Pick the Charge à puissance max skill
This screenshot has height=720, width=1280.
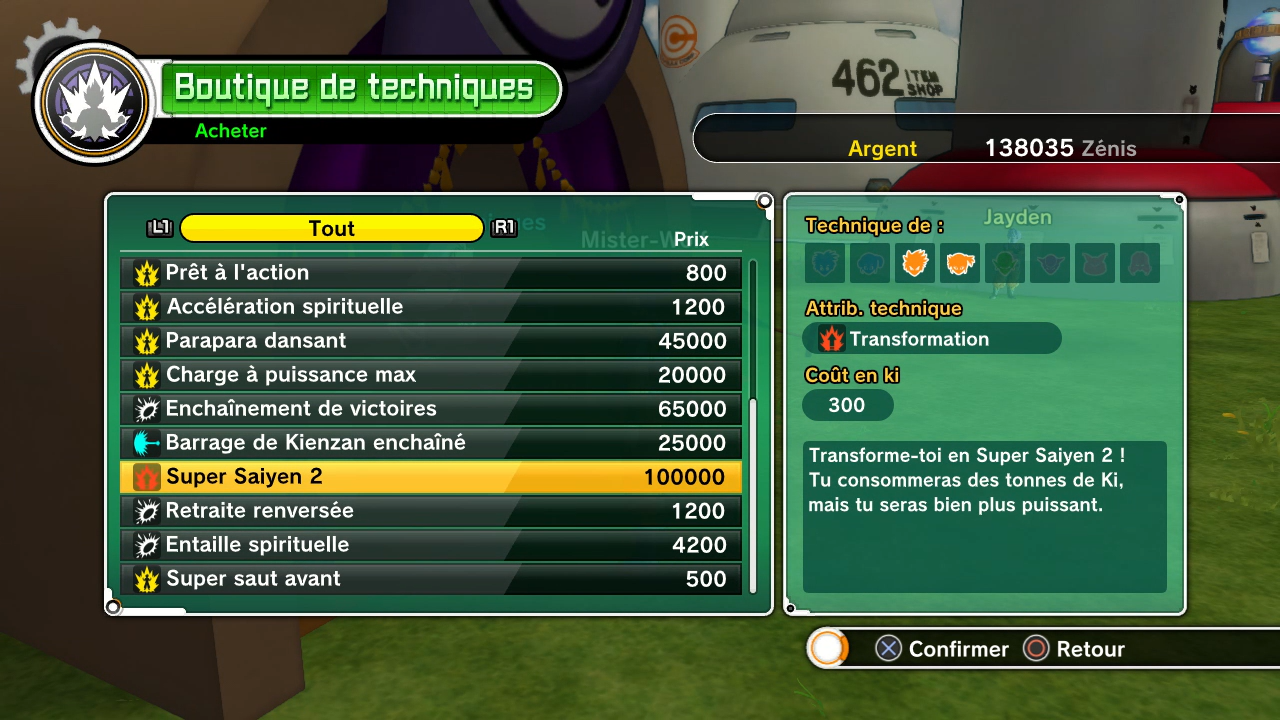[x=430, y=375]
